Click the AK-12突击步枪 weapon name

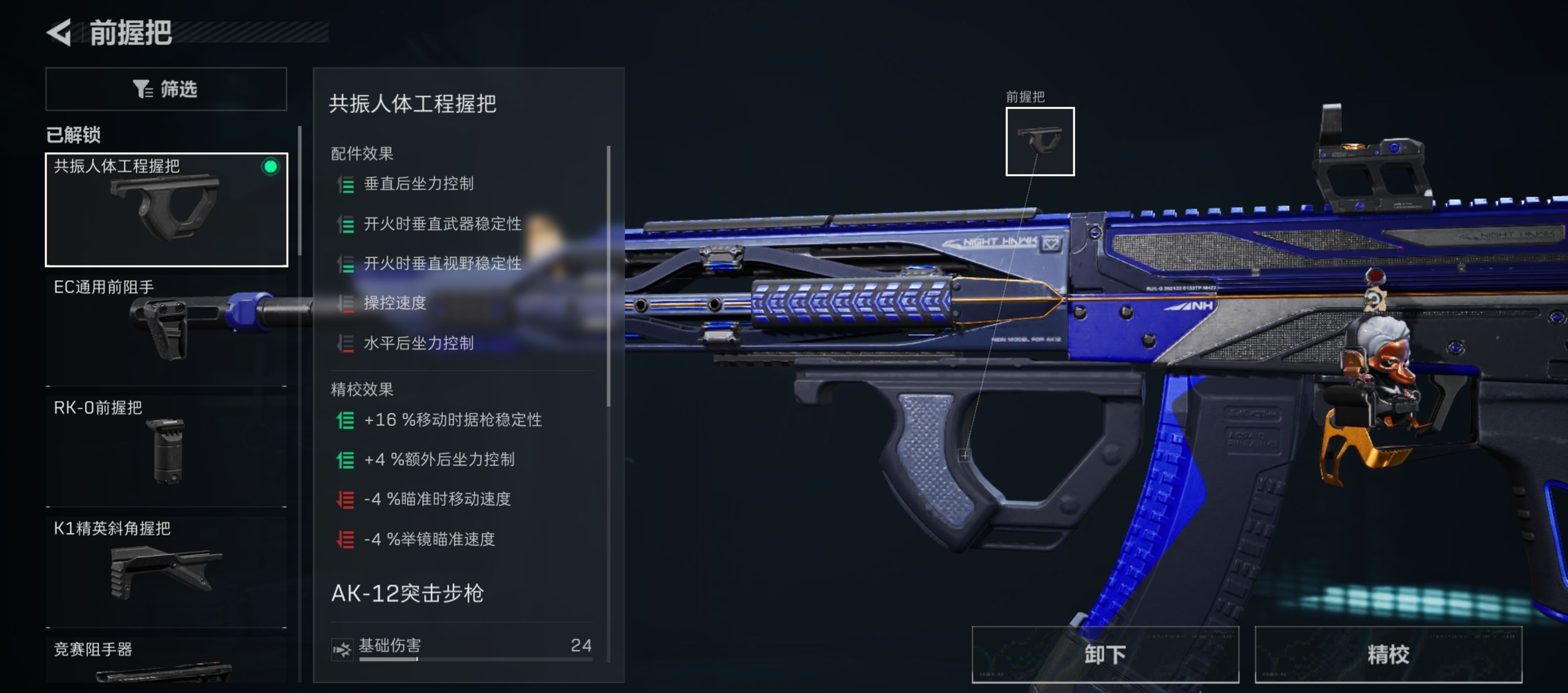click(407, 594)
